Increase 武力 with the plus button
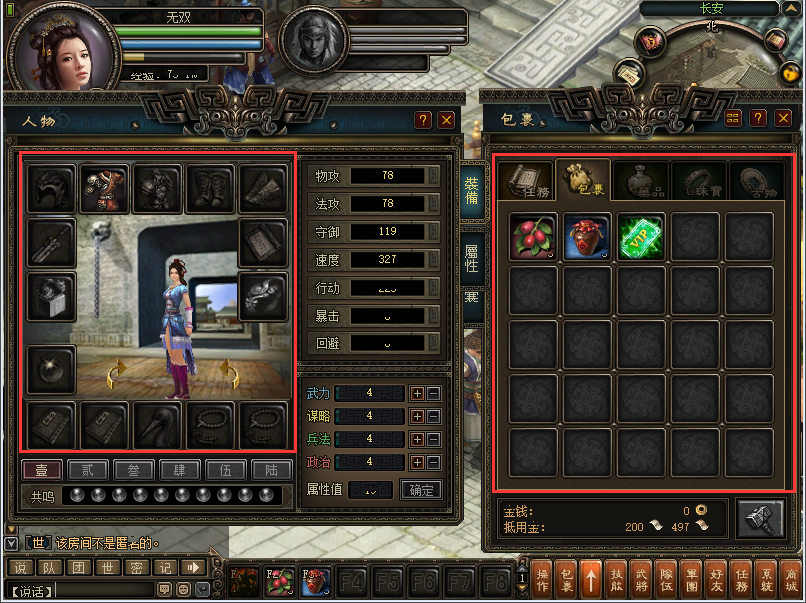 point(418,394)
